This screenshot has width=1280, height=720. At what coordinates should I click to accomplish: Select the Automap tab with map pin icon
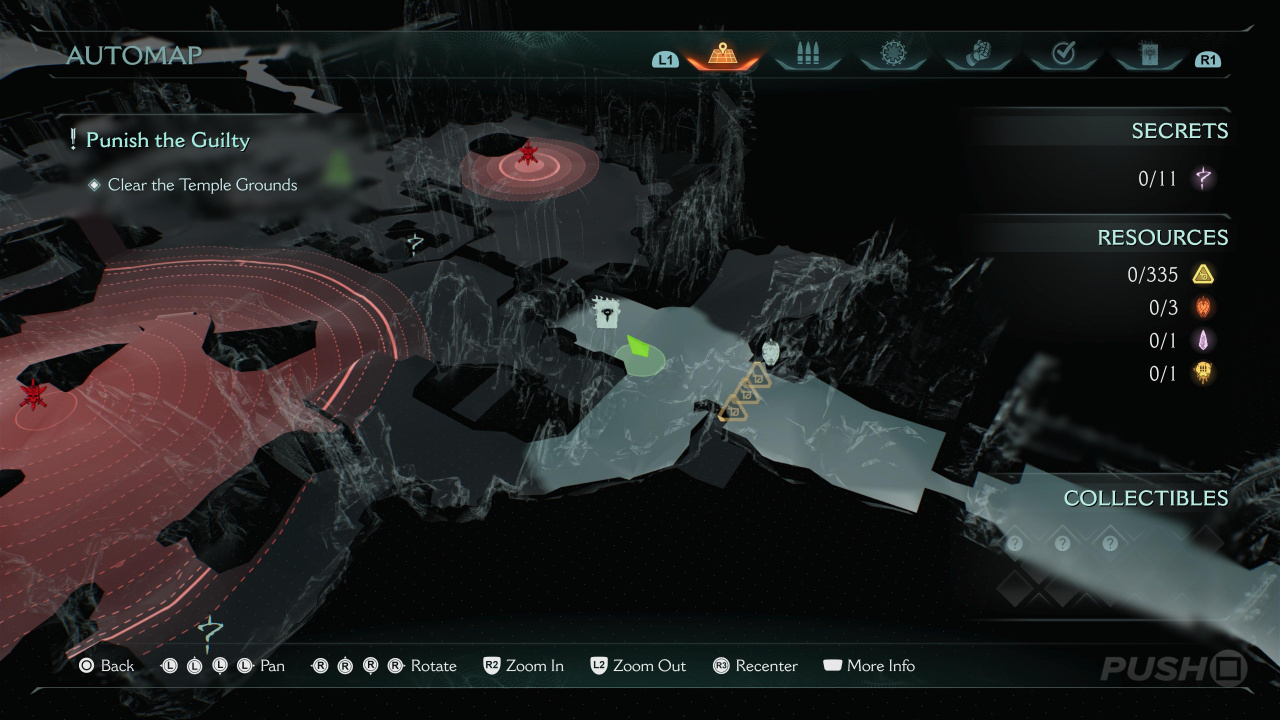click(x=722, y=54)
